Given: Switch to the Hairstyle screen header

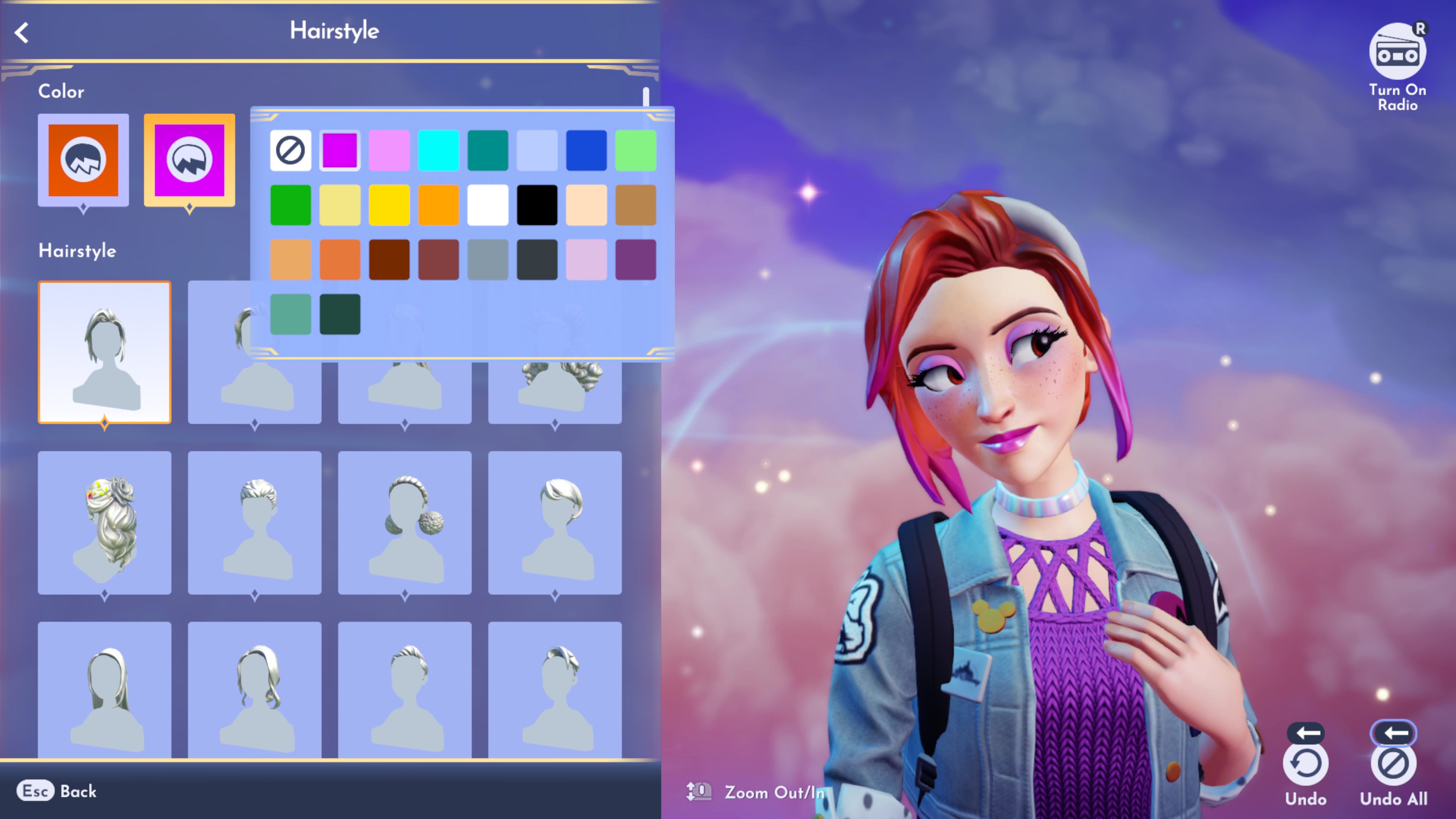Looking at the screenshot, I should 334,31.
